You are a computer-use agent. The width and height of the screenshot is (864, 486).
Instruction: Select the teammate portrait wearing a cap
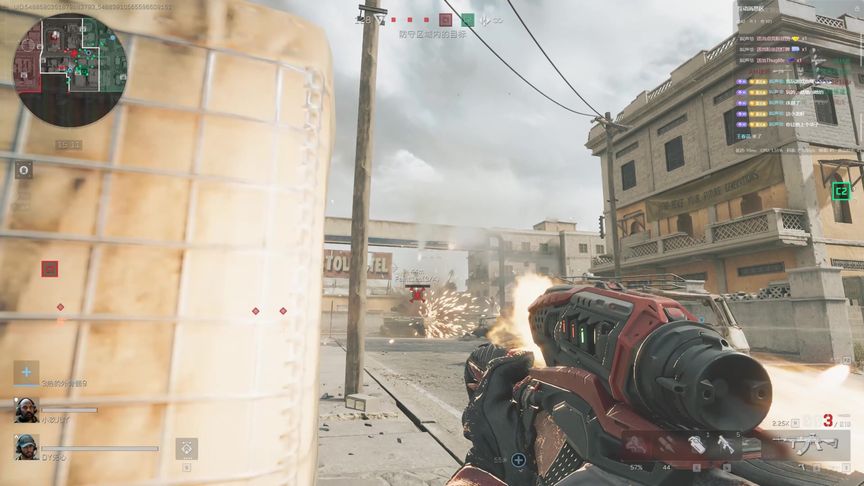26,446
